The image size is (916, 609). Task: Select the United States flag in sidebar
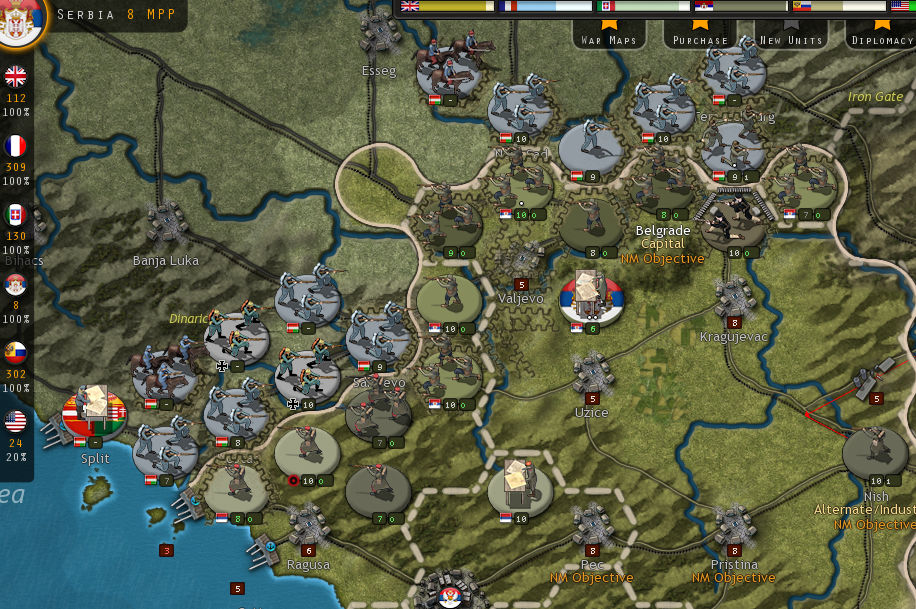16,422
